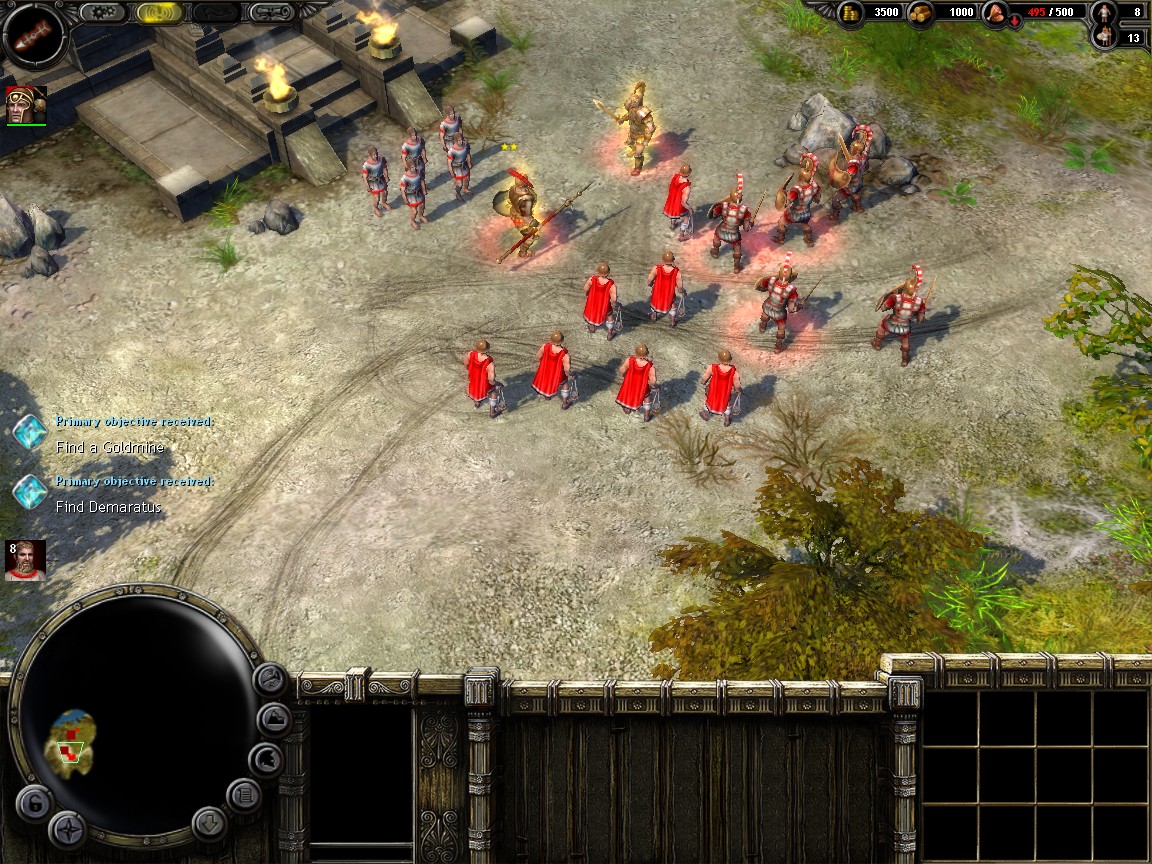
Task: Select the bearded hero portrait numbered 8
Action: tap(26, 561)
